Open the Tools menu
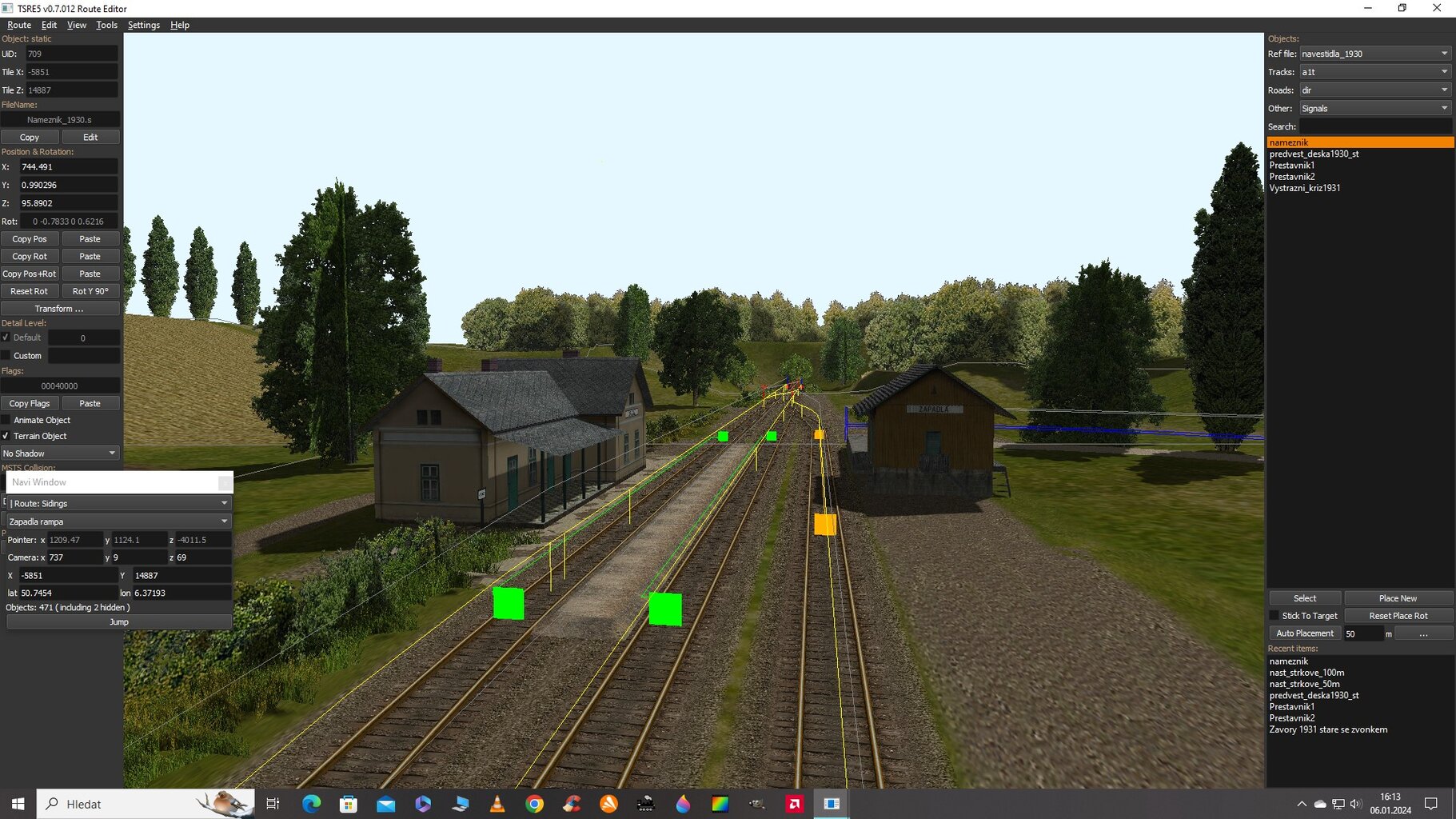The image size is (1456, 819). [106, 25]
